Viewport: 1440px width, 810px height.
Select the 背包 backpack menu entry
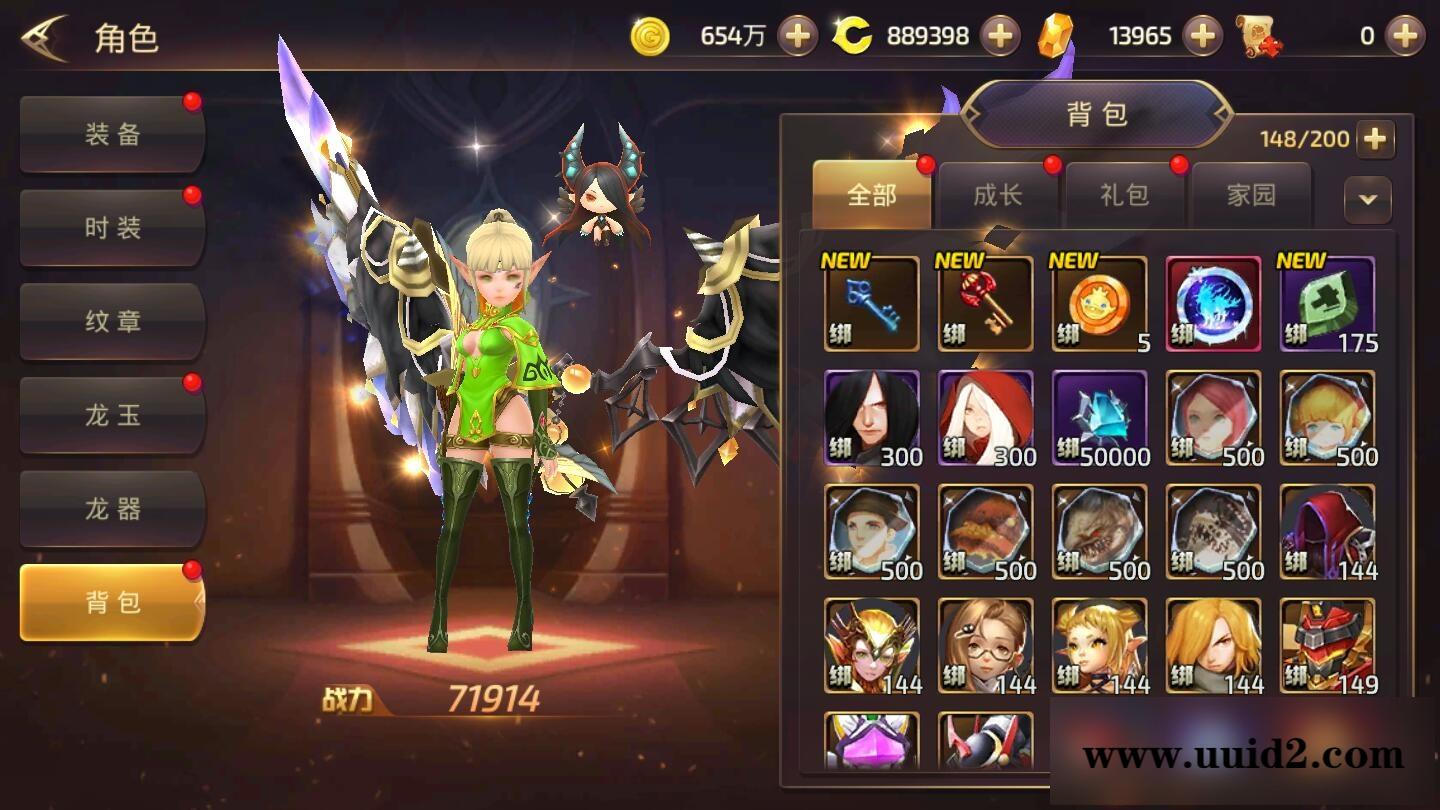point(112,602)
